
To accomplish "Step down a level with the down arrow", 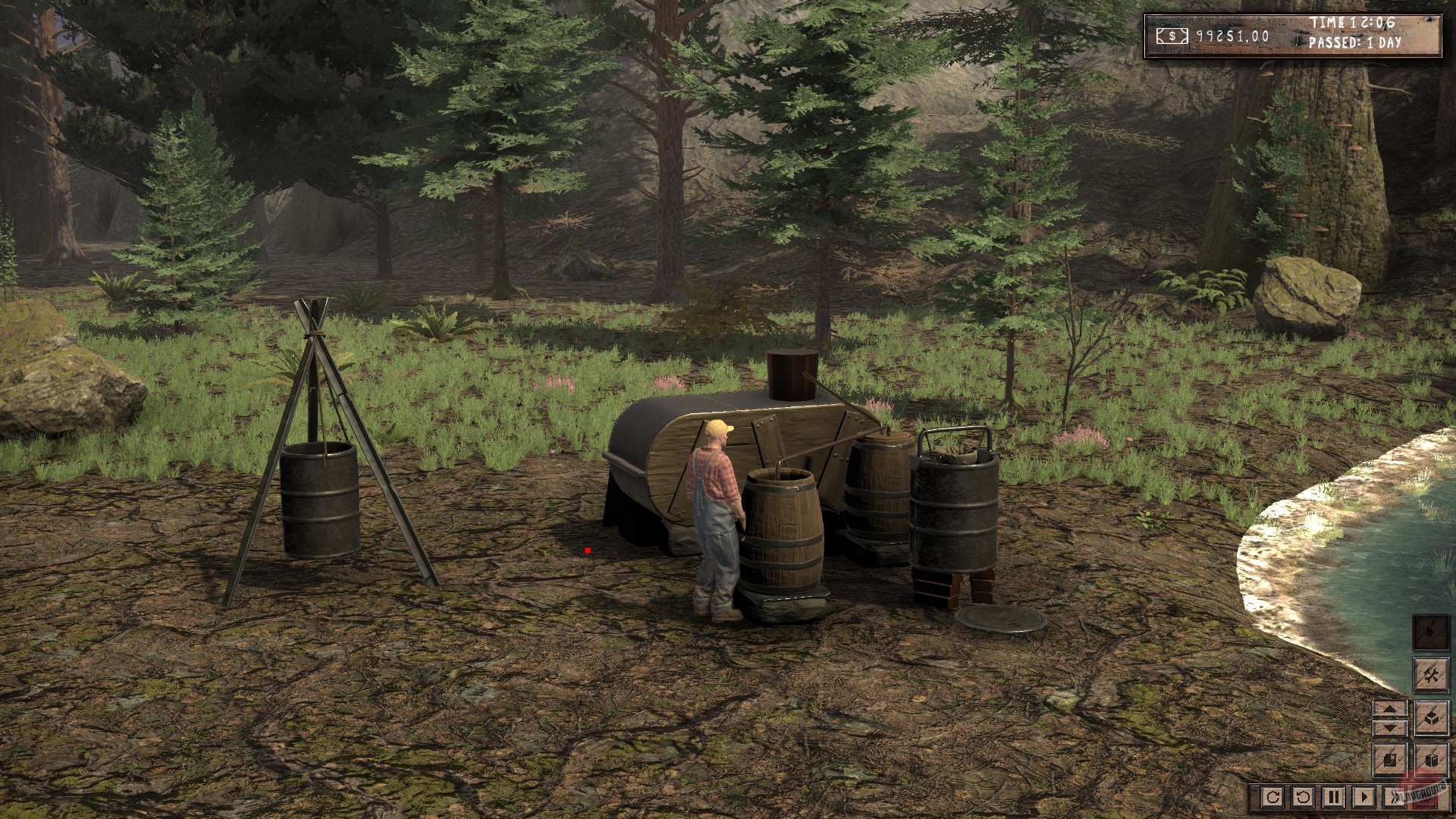I will [x=1389, y=728].
